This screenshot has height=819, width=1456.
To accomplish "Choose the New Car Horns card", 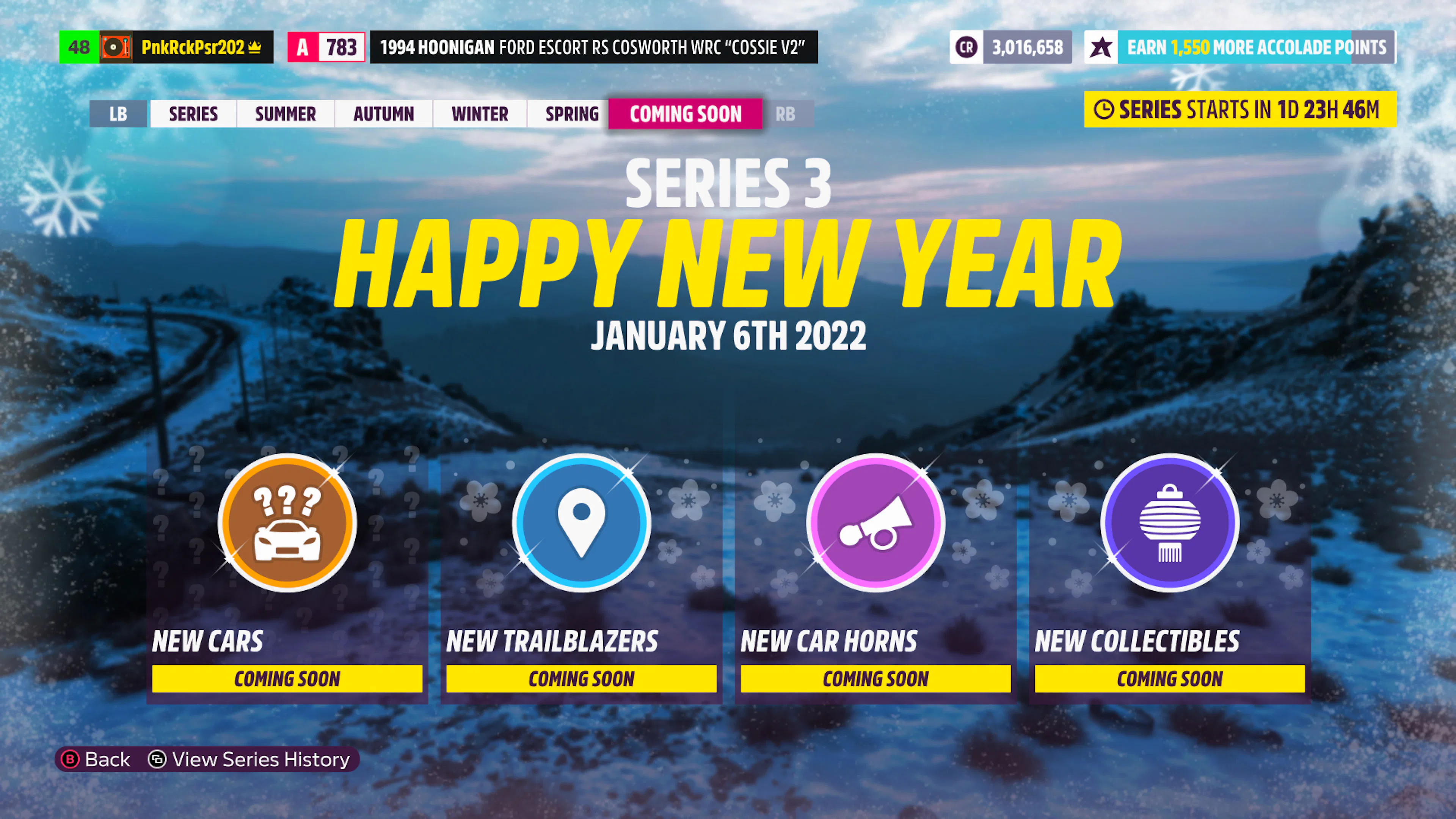I will [875, 576].
